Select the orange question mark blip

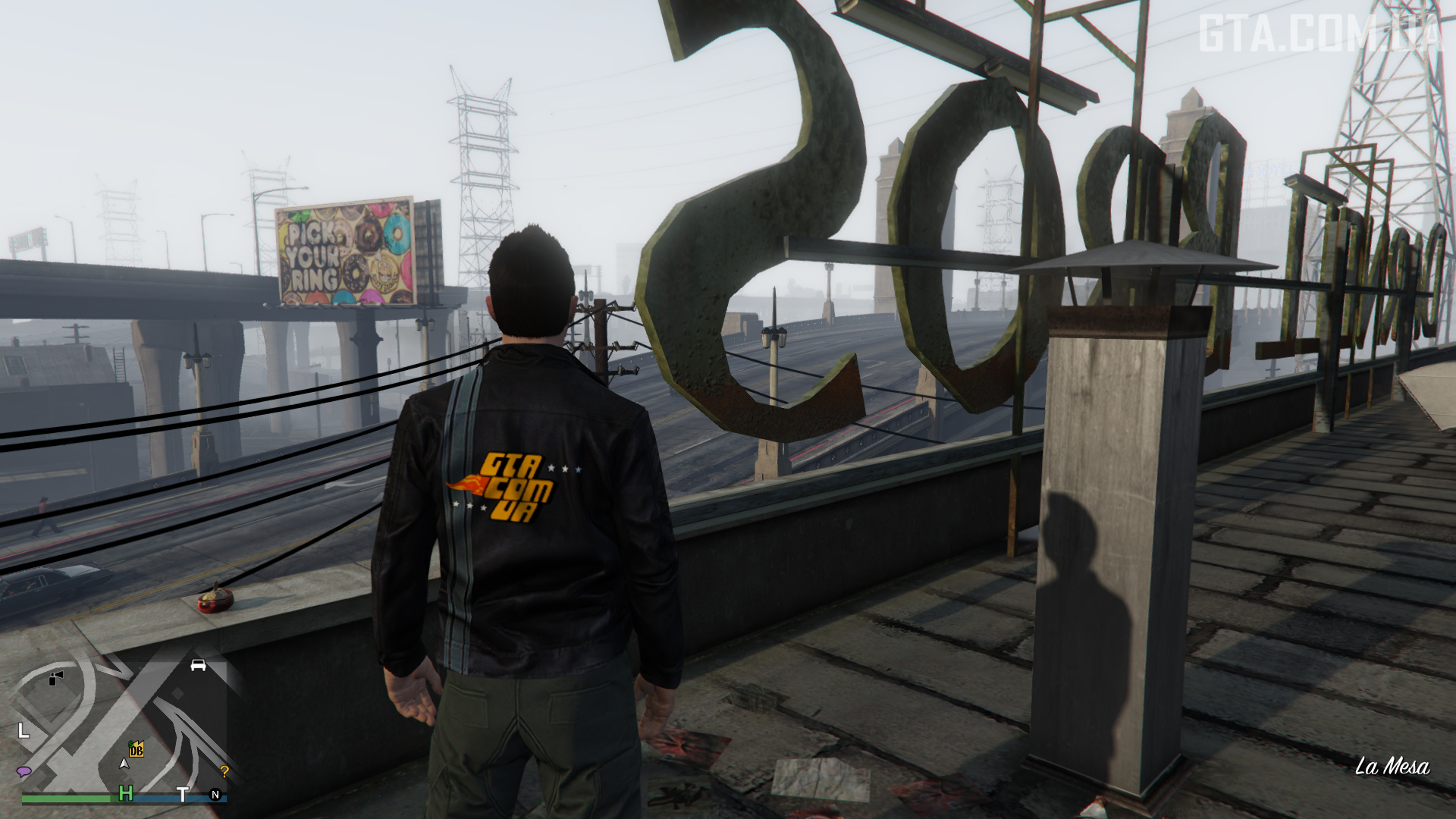(224, 772)
